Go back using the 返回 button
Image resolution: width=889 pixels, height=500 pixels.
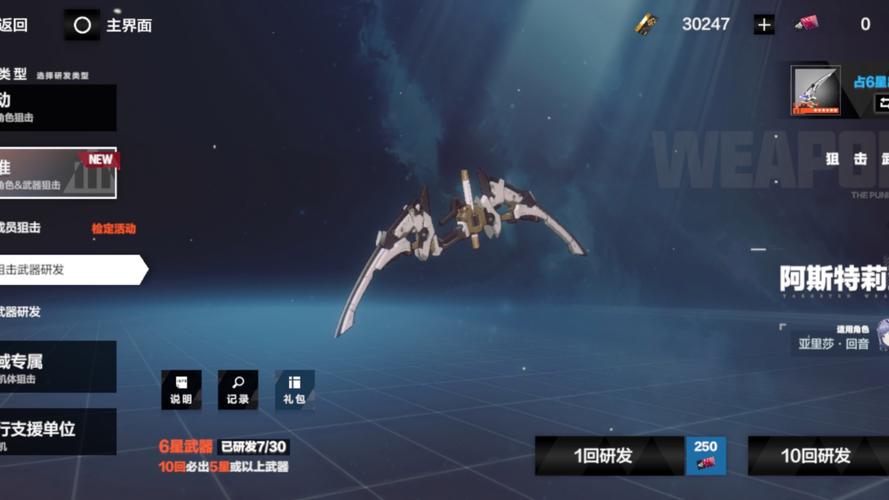(x=15, y=25)
